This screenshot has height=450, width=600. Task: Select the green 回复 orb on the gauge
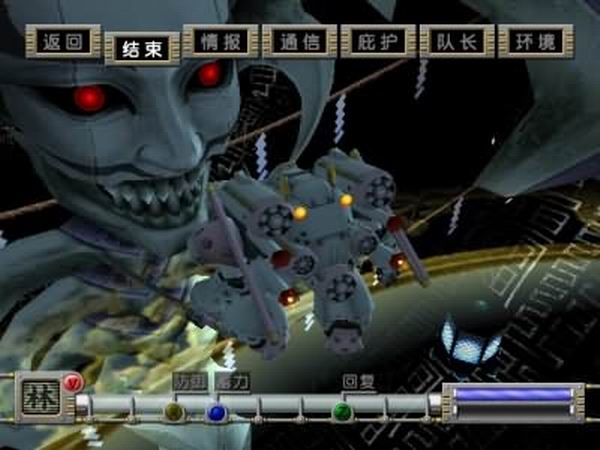342,411
